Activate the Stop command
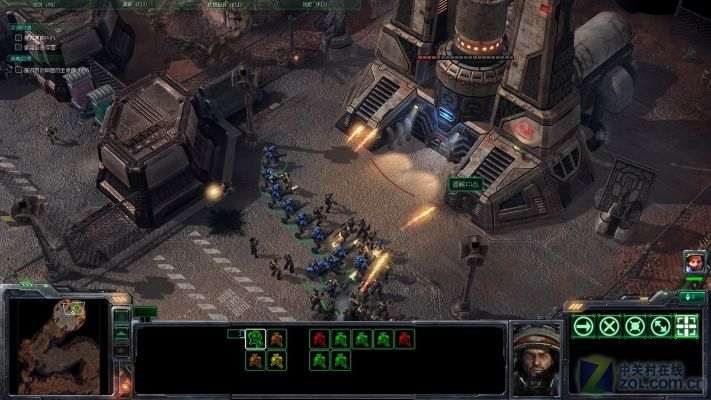Viewport: 711px width, 400px height. pyautogui.click(x=609, y=326)
